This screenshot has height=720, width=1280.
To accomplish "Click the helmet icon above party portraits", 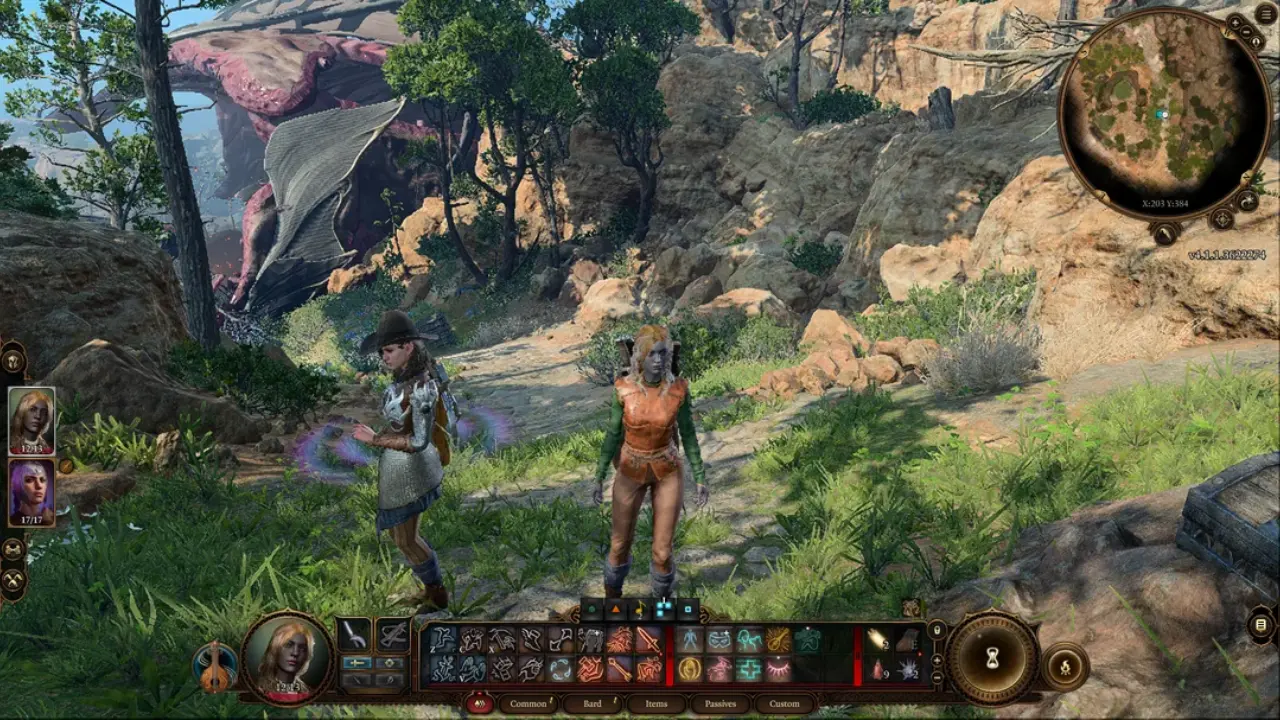I will [x=14, y=357].
